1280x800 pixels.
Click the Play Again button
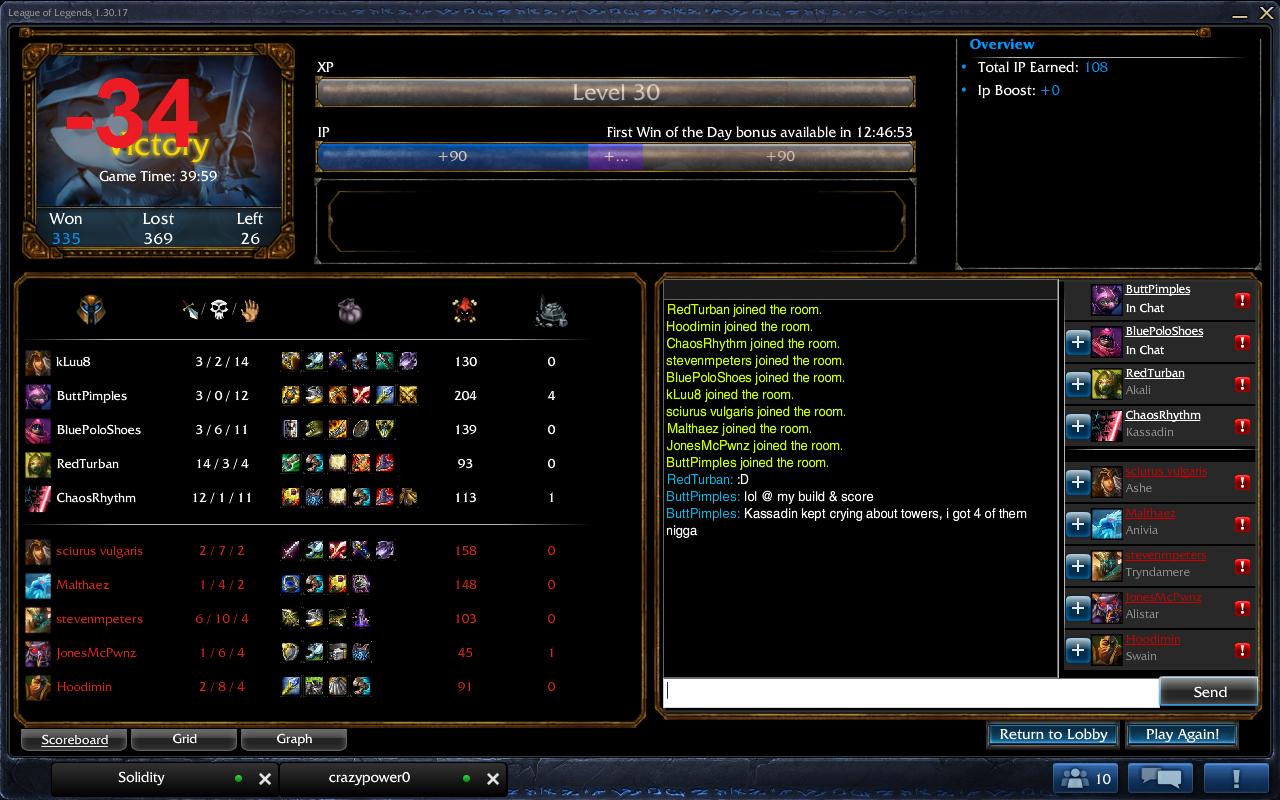(1182, 733)
